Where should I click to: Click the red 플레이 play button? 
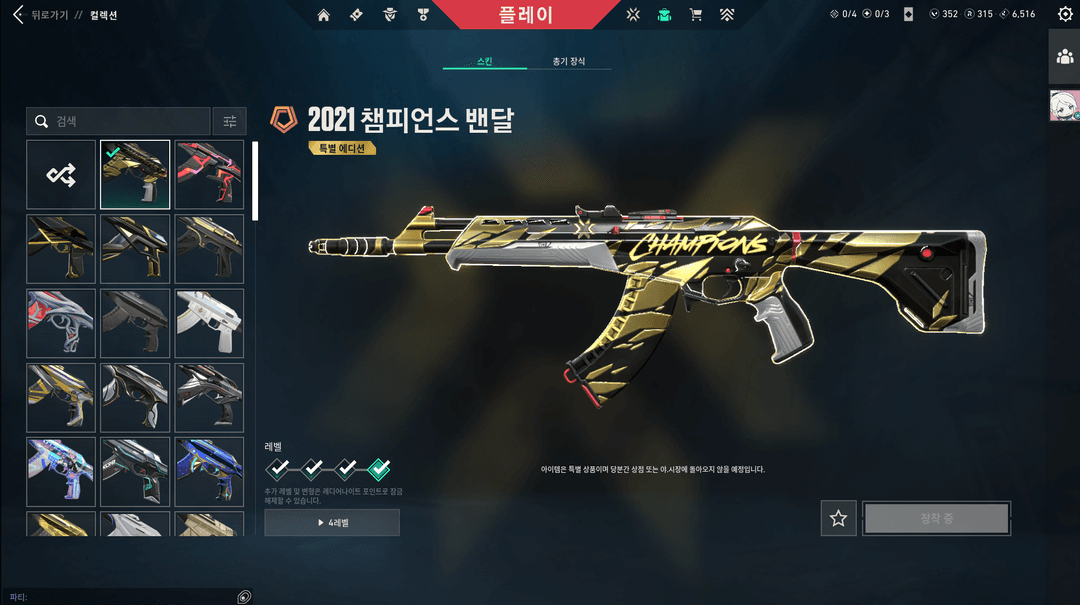tap(524, 15)
